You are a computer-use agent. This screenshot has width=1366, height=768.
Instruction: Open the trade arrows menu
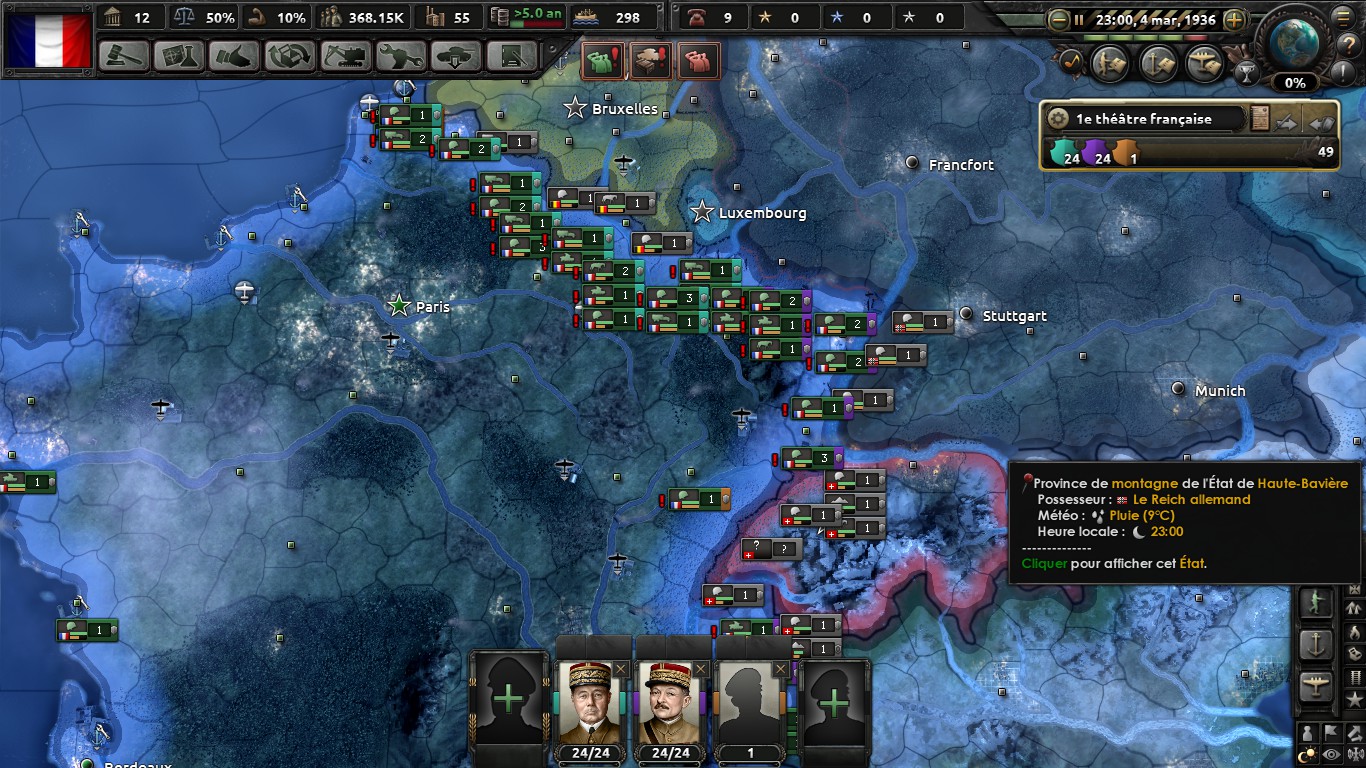pyautogui.click(x=290, y=56)
